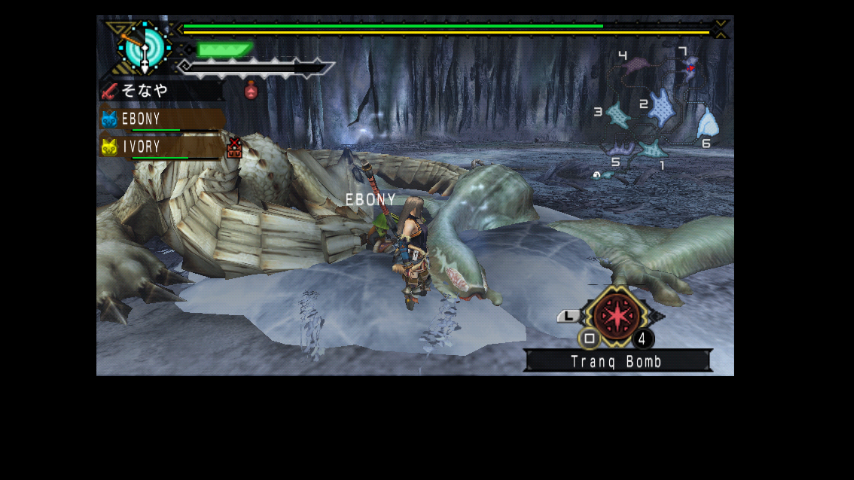Choose area 2 on the minimap
This screenshot has width=854, height=480.
tap(661, 109)
